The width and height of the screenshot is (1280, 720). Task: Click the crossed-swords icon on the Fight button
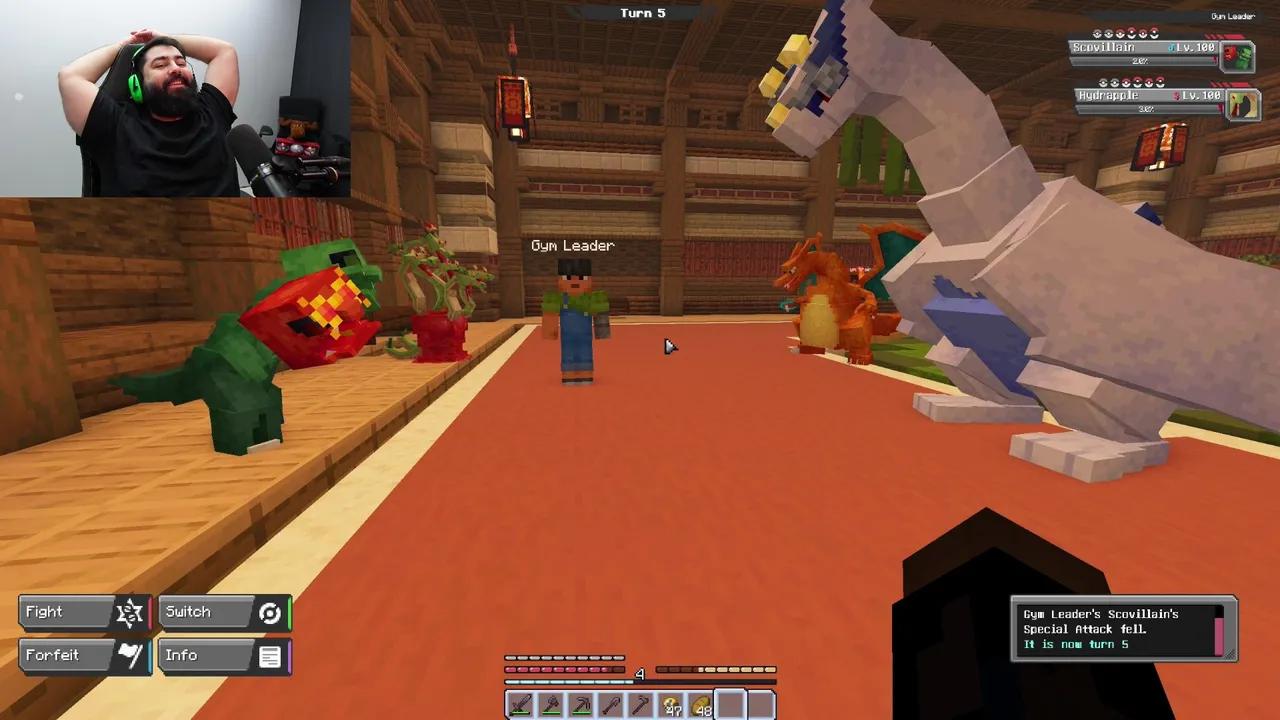[128, 611]
